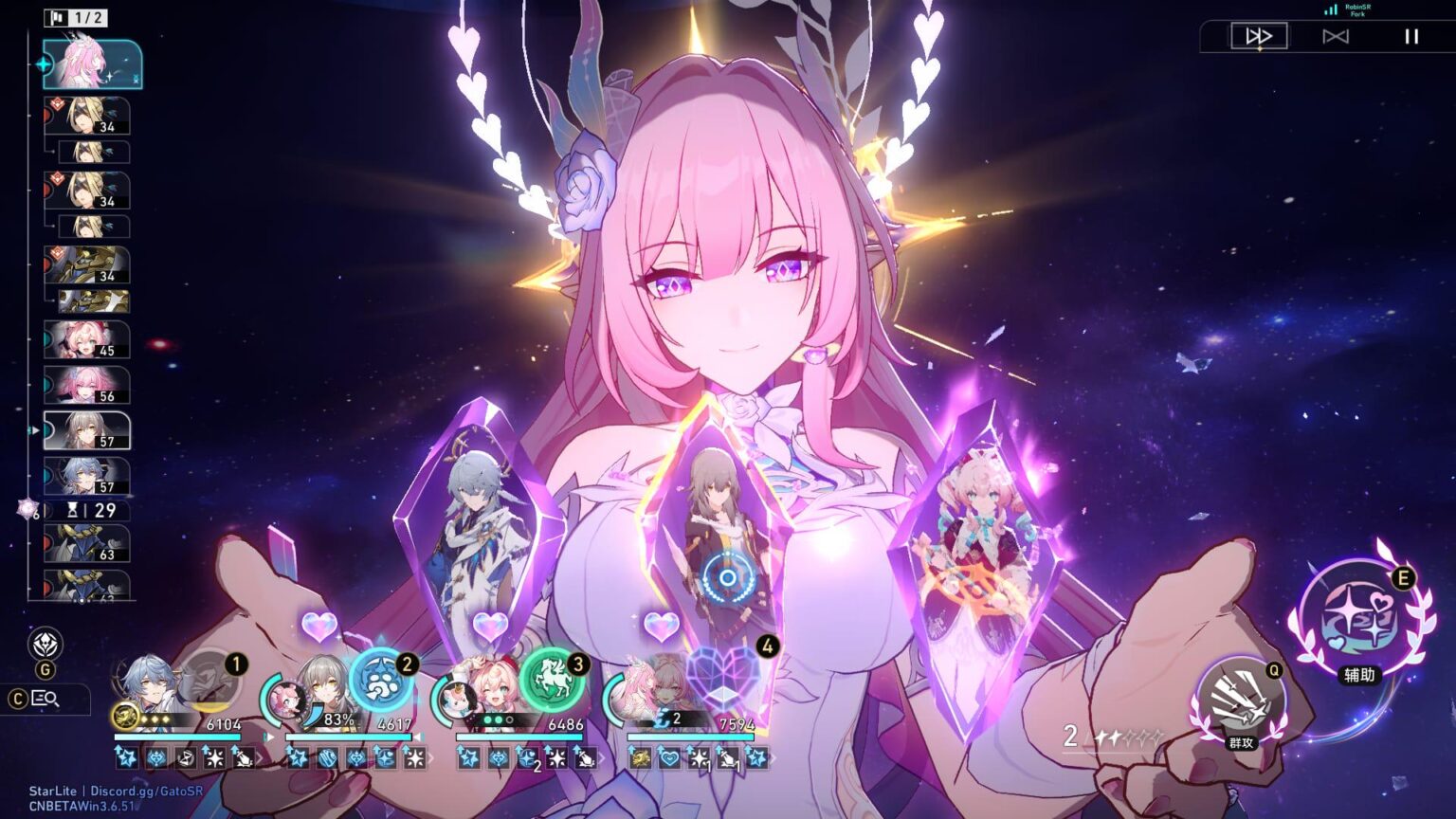
Task: Expand character 4's buff row chevron
Action: pyautogui.click(x=775, y=758)
